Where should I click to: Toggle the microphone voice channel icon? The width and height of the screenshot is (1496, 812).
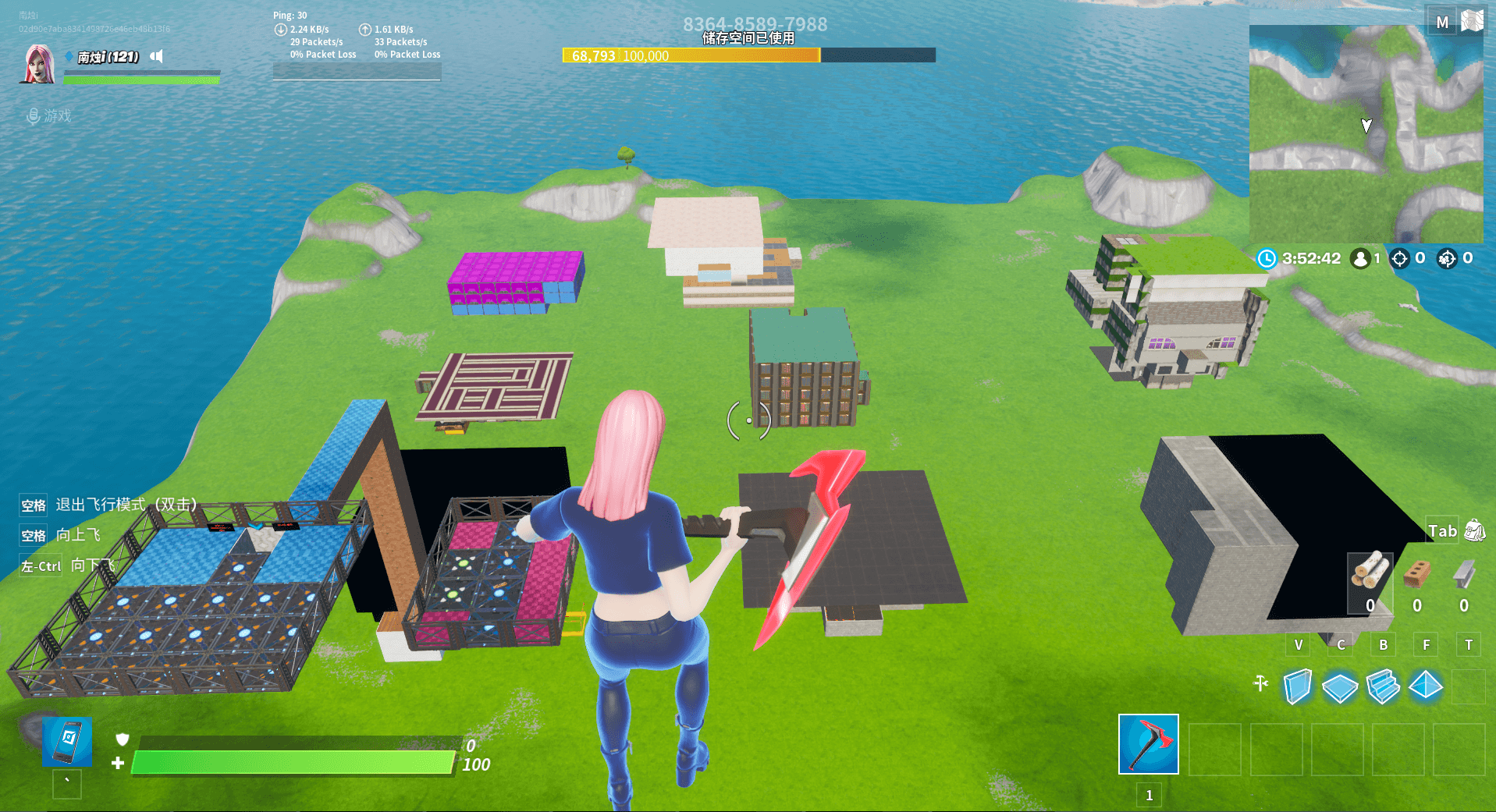[x=34, y=116]
